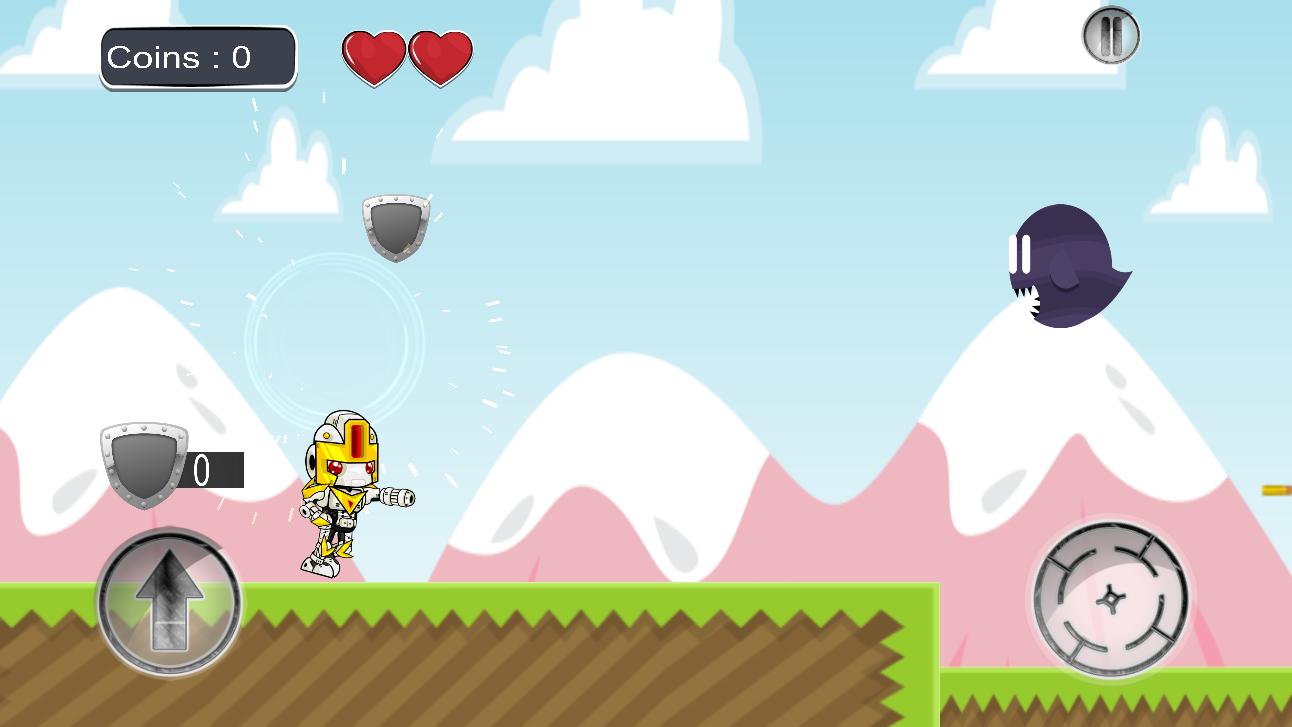Fire the weapon using the crosshair button
Viewport: 1292px width, 727px height.
point(1110,599)
